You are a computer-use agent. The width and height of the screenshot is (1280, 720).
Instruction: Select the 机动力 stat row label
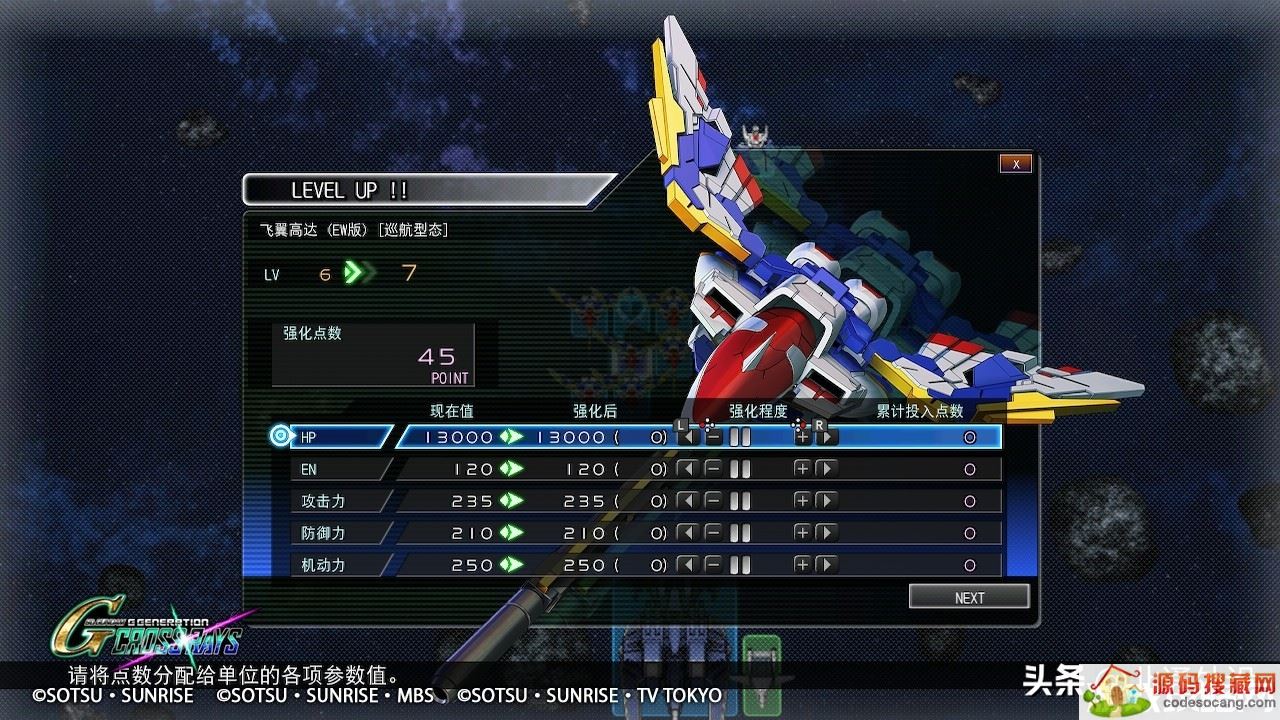340,565
